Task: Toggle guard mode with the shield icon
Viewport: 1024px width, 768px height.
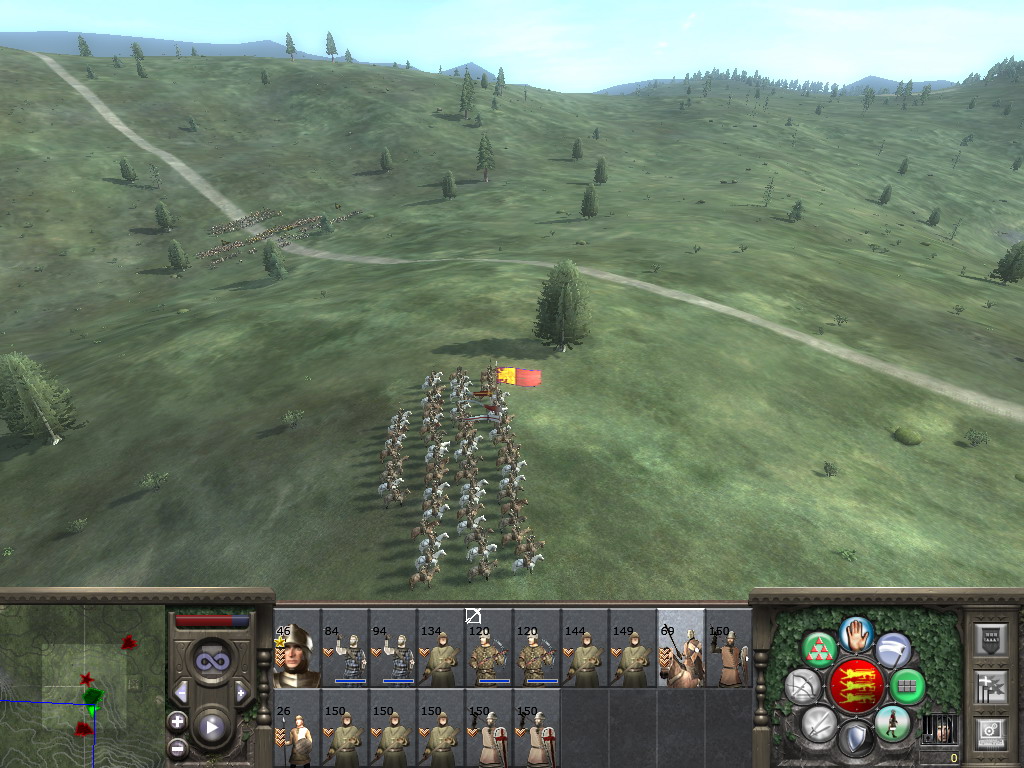Action: point(856,740)
